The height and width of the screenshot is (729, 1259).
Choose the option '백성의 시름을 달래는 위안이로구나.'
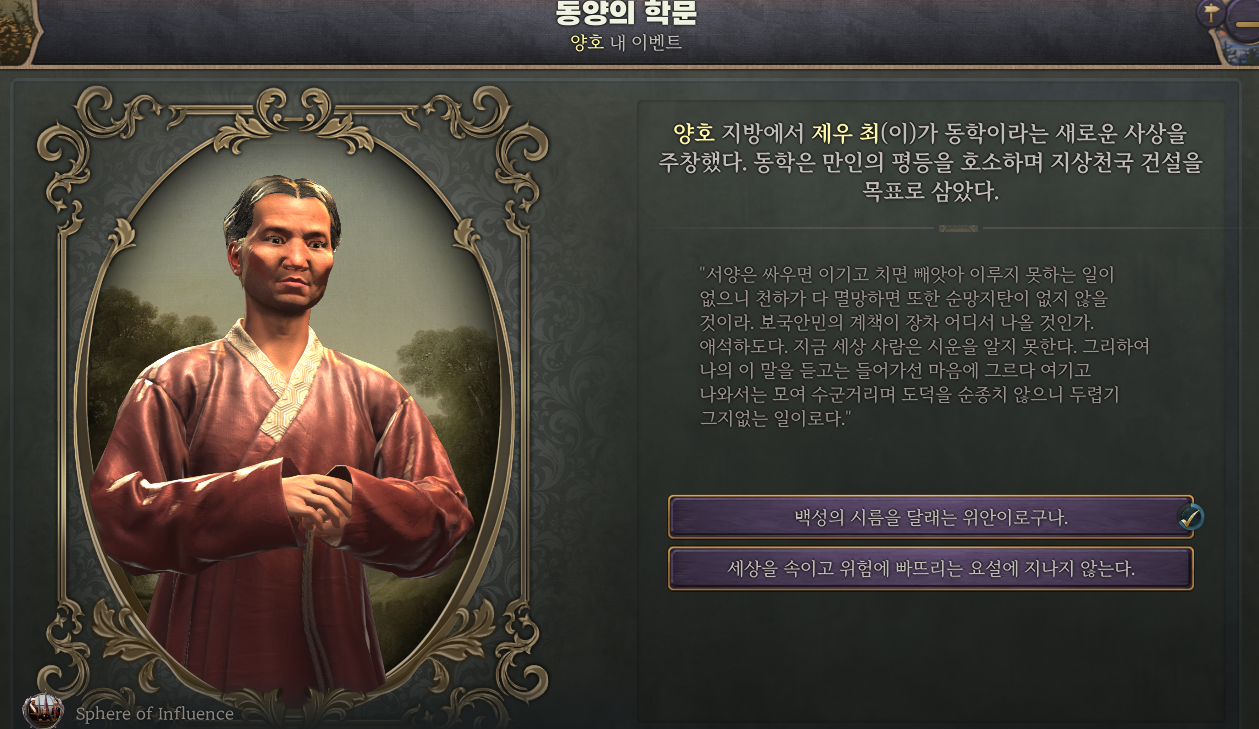coord(930,518)
